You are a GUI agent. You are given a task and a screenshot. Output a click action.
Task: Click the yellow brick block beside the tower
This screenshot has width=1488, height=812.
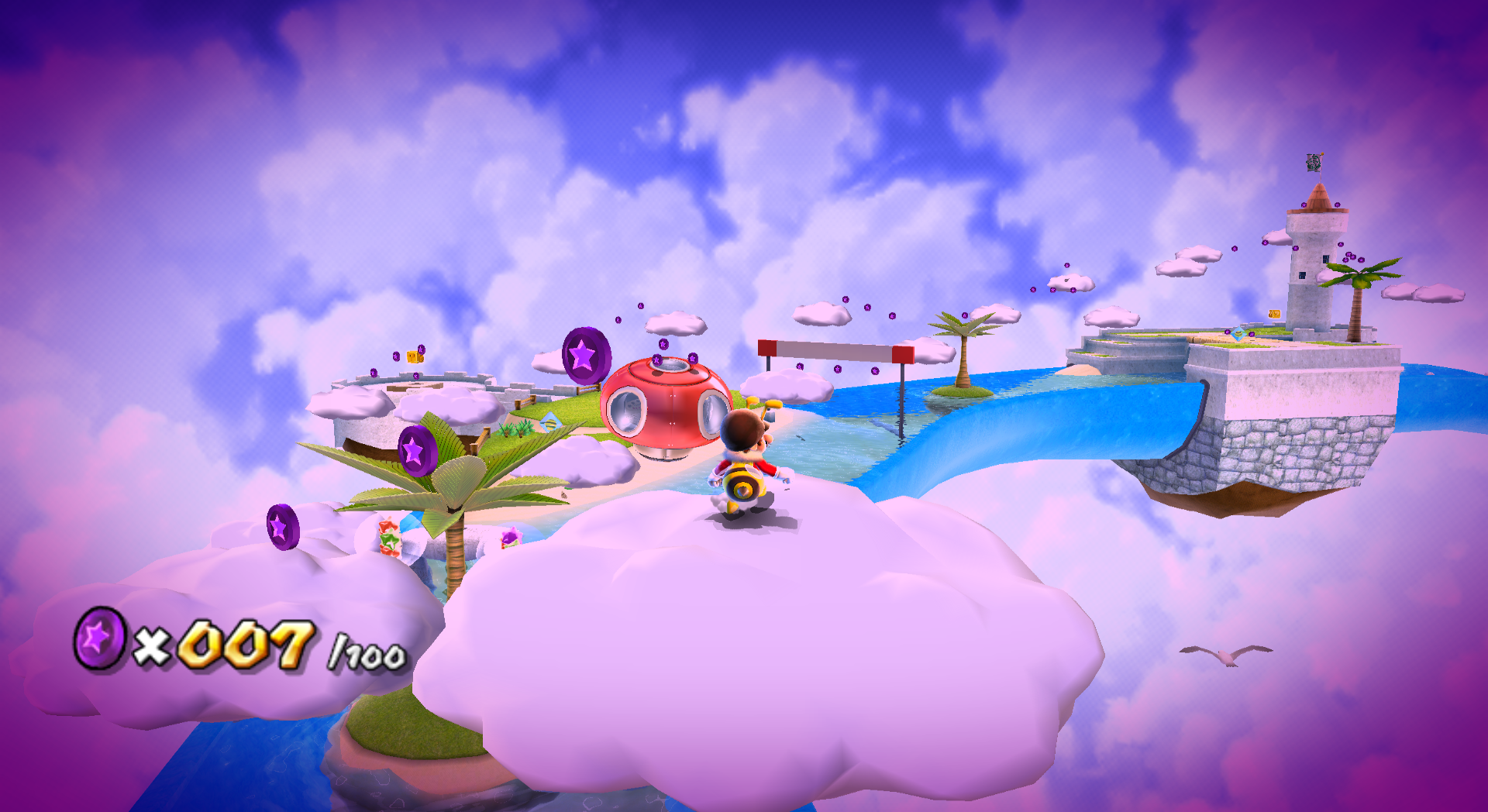click(1273, 313)
